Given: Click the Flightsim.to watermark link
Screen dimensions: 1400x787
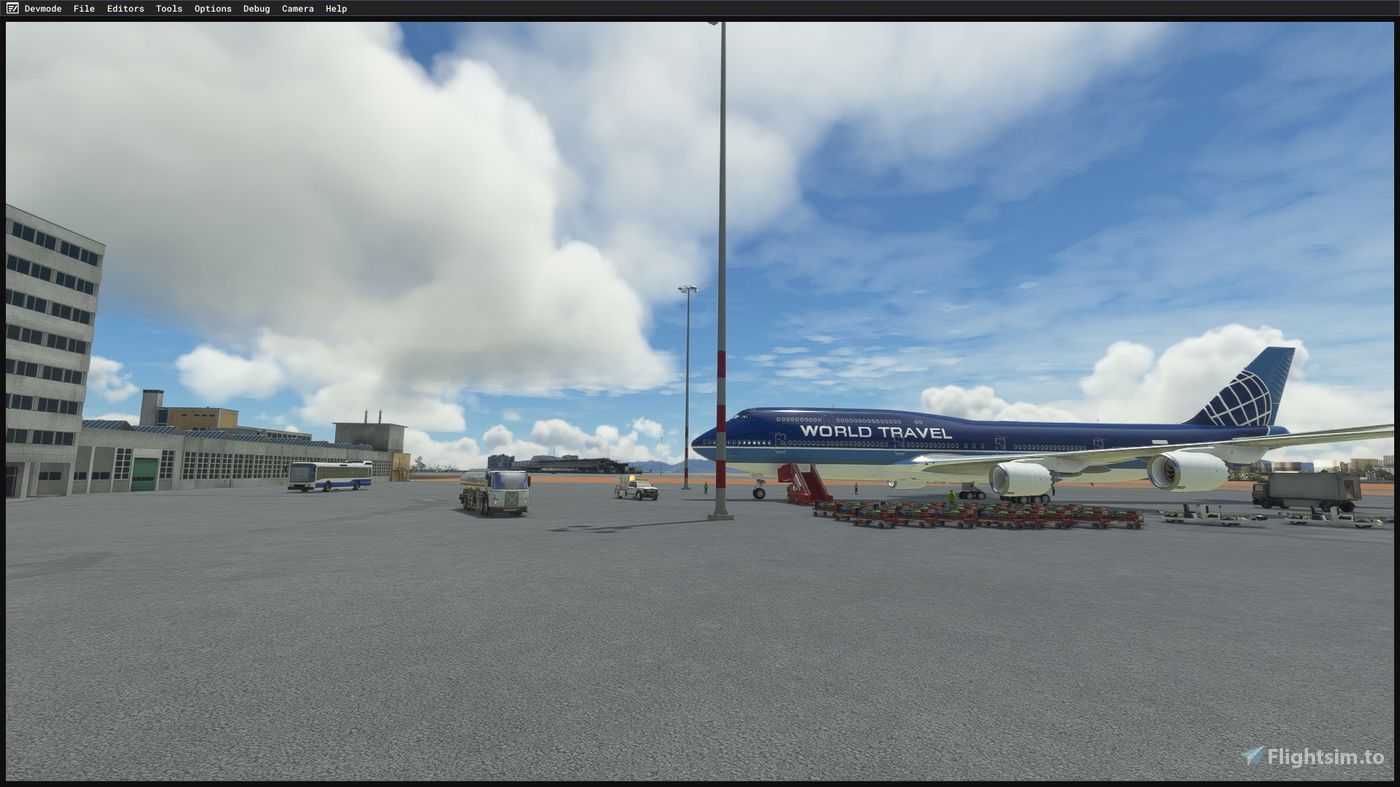Looking at the screenshot, I should (1315, 757).
